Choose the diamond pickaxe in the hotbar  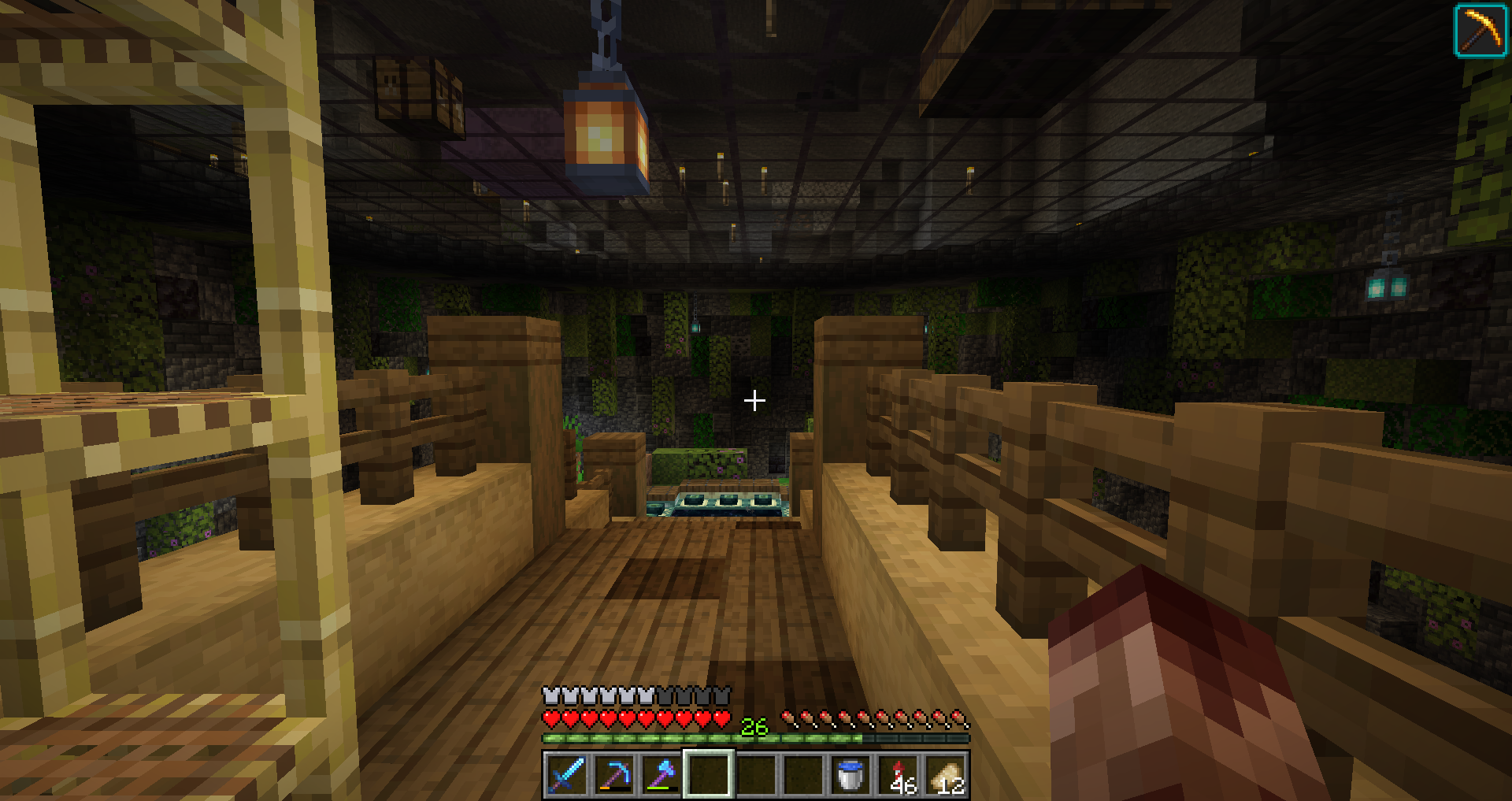tap(614, 774)
